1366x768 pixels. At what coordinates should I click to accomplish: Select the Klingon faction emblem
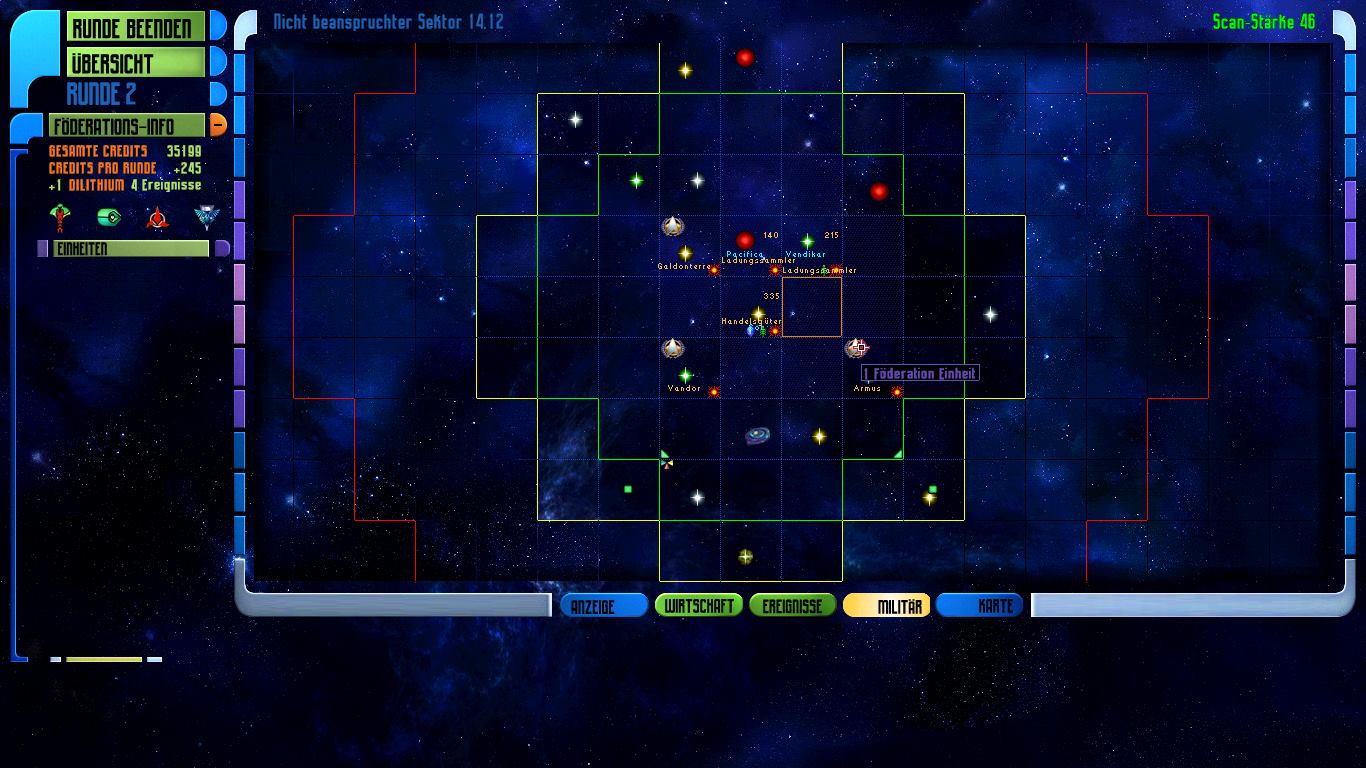coord(157,217)
